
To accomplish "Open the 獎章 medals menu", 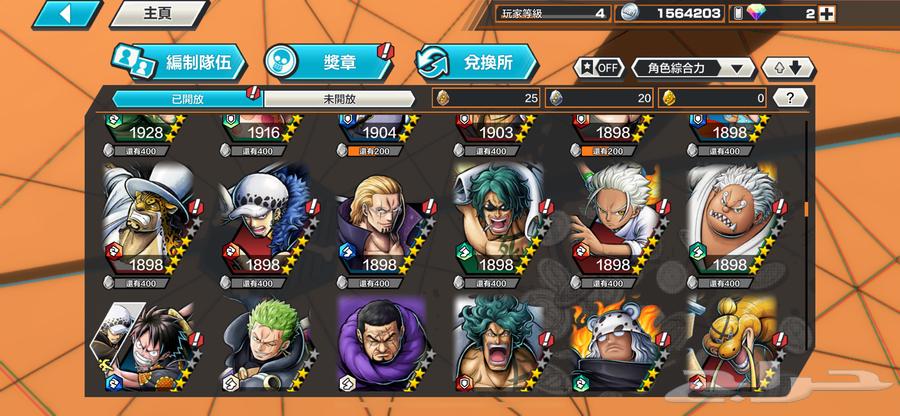I will 327,63.
